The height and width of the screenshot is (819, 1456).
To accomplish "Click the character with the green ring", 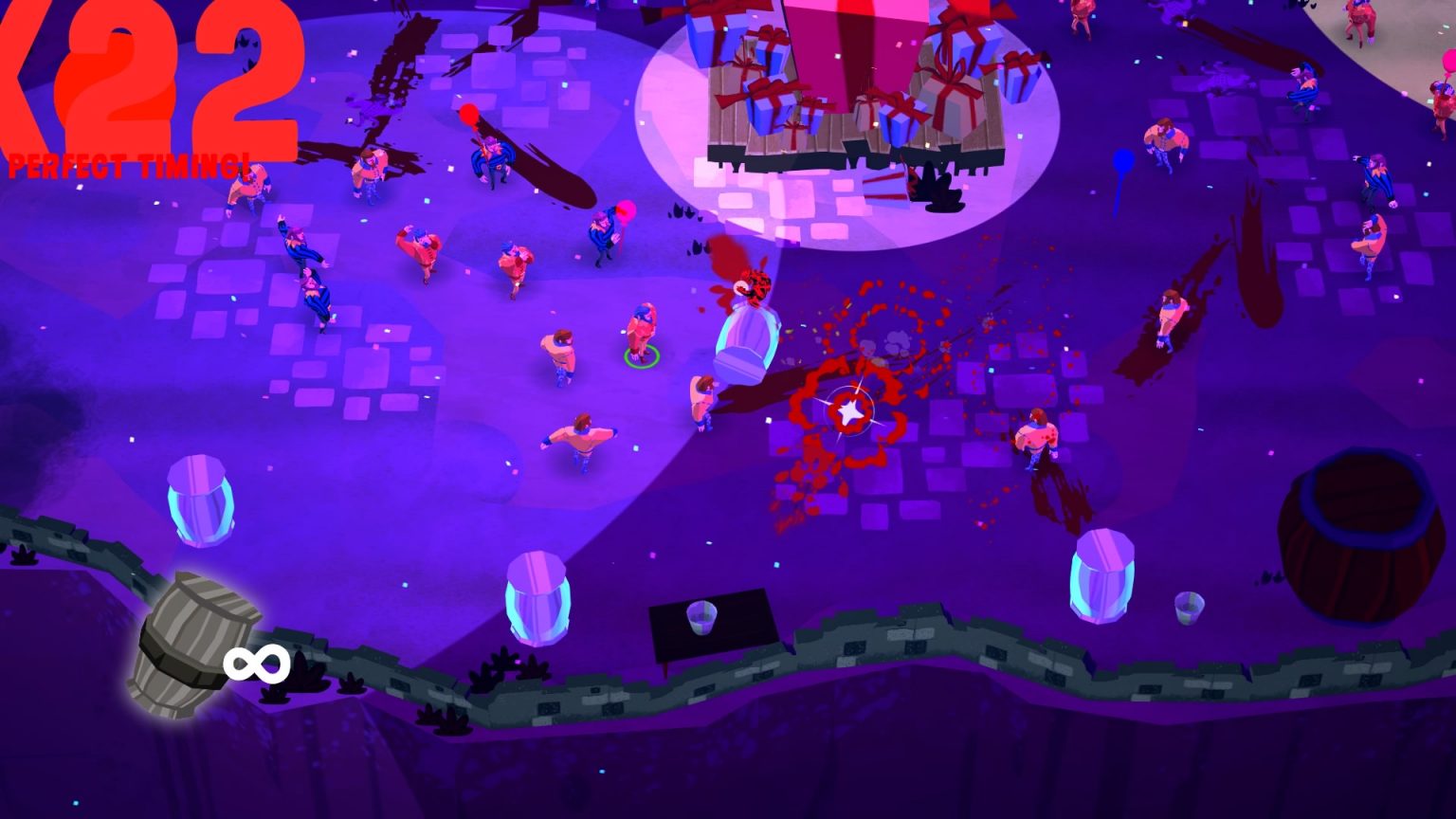I will (643, 332).
